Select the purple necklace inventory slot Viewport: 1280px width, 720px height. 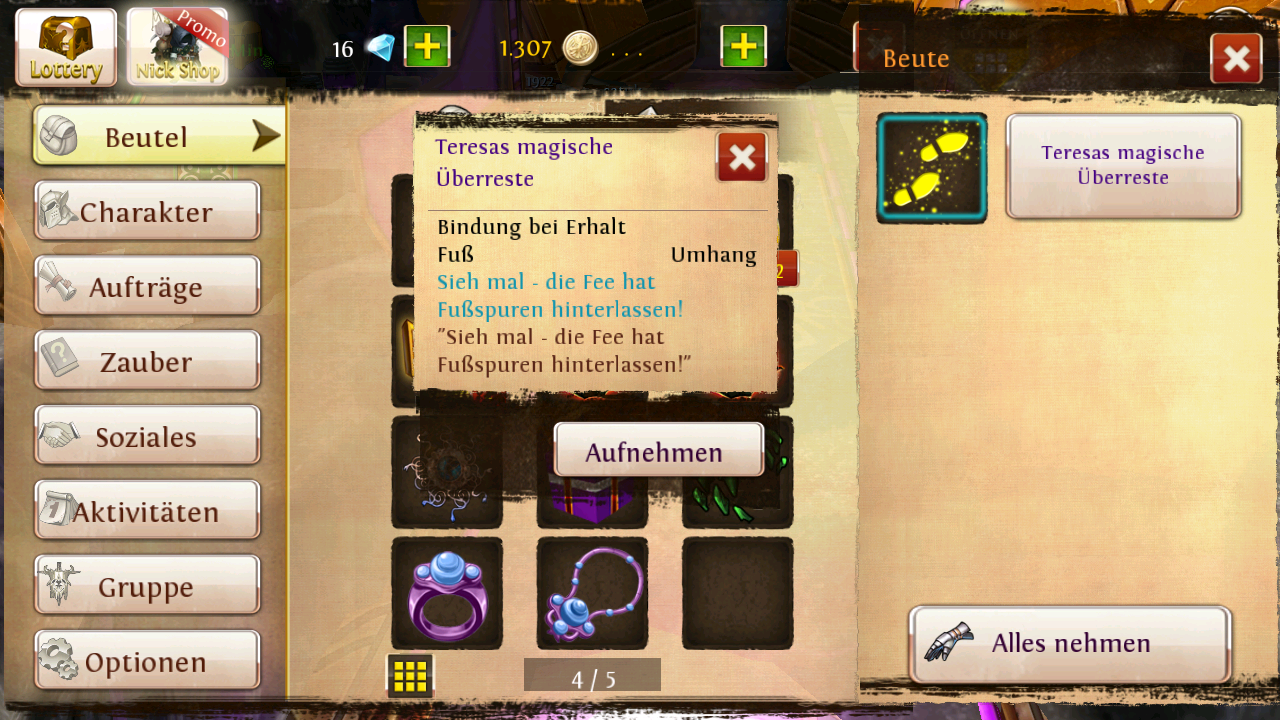tap(592, 593)
